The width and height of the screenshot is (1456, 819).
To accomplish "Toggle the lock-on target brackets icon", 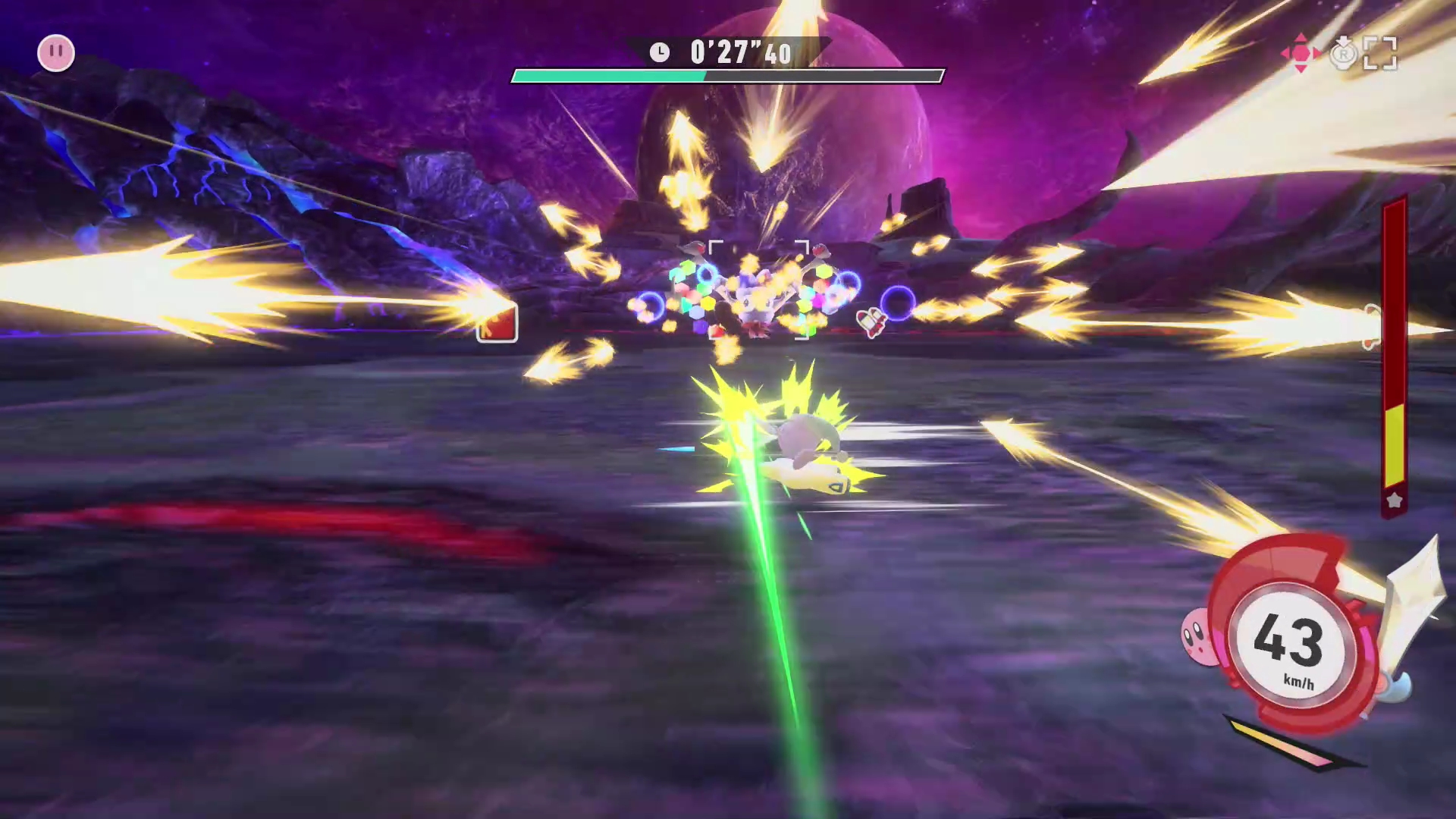I will (1379, 54).
